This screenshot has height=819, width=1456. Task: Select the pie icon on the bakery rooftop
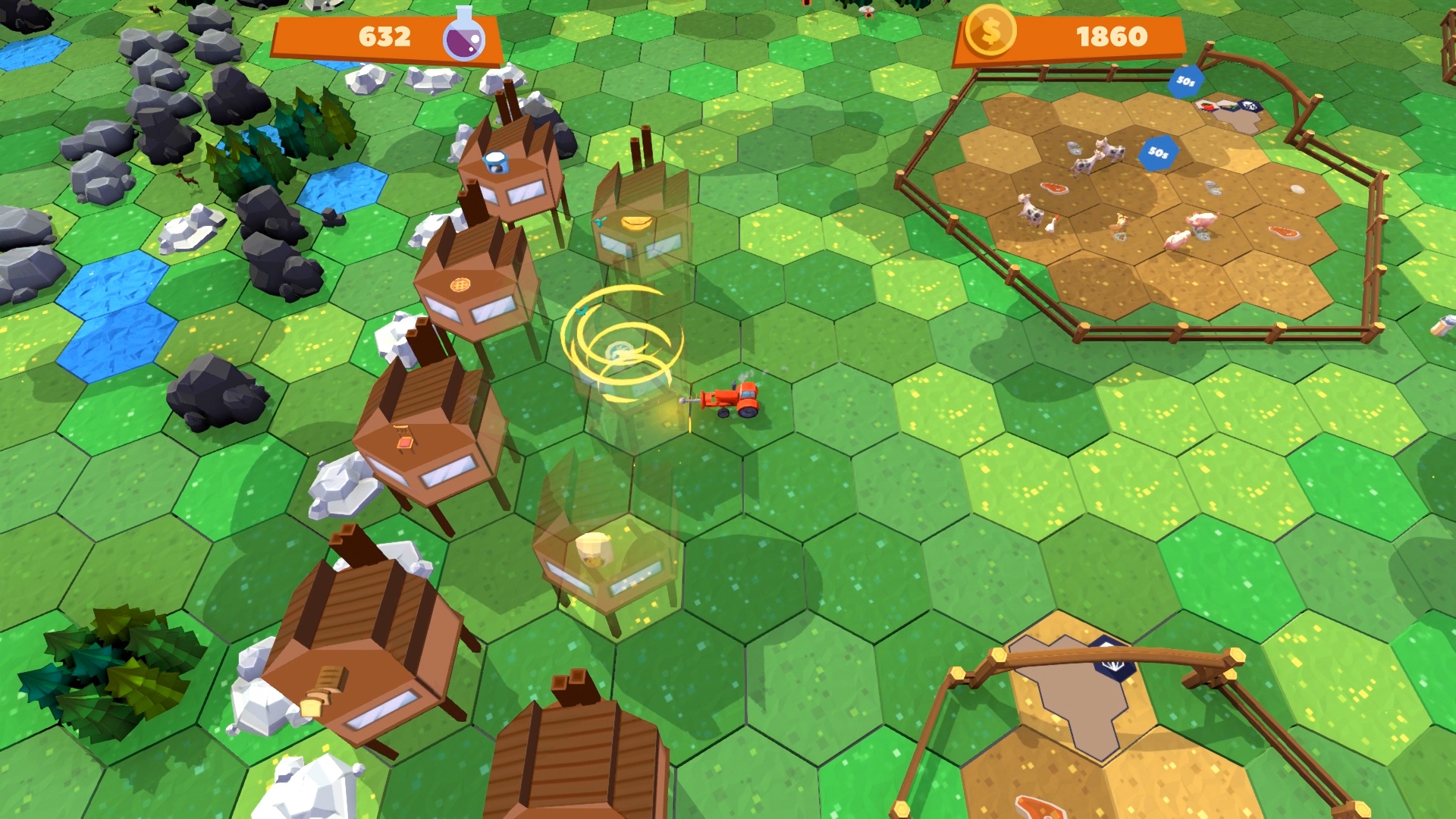tap(459, 285)
